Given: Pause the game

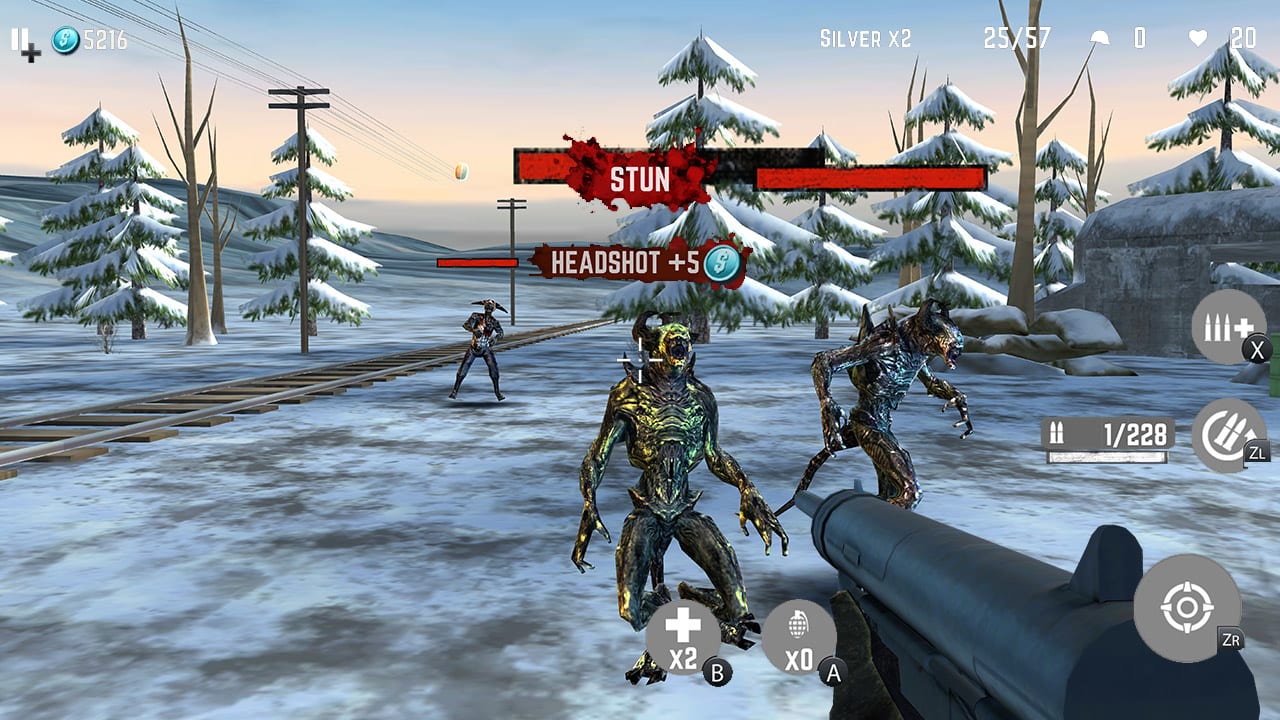Looking at the screenshot, I should point(18,40).
